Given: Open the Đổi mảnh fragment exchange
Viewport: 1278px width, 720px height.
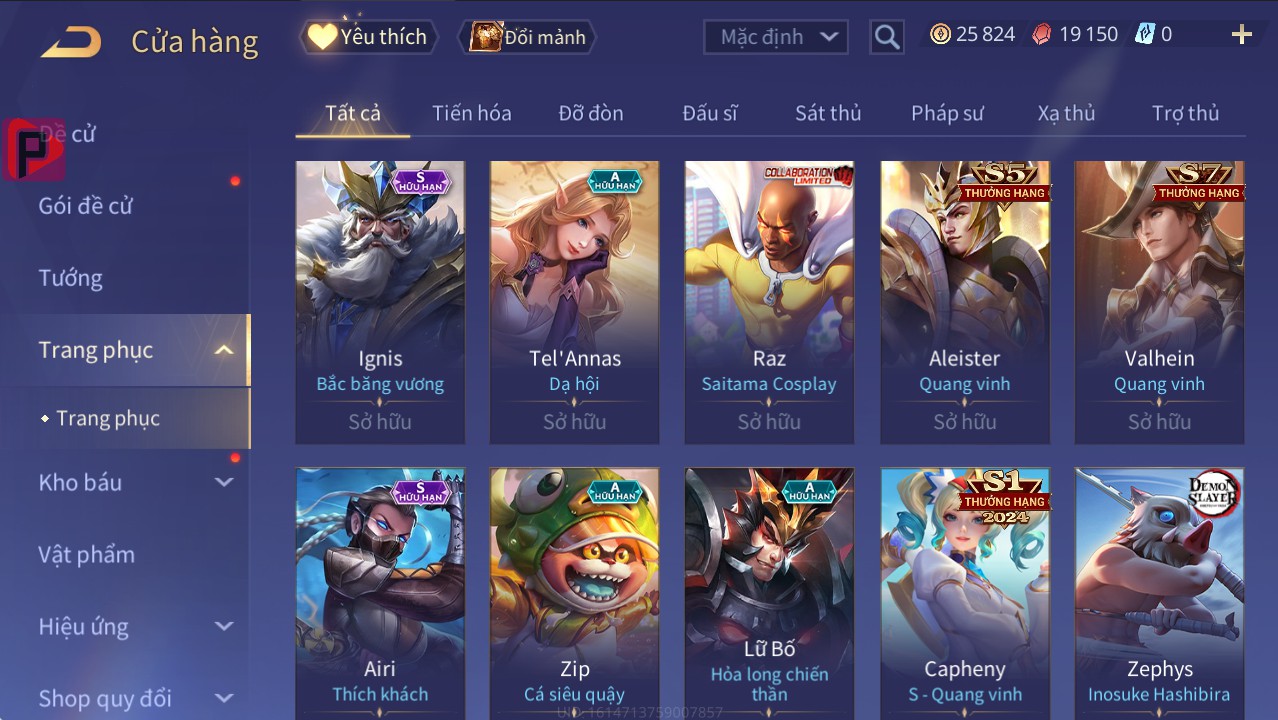Looking at the screenshot, I should pos(527,37).
